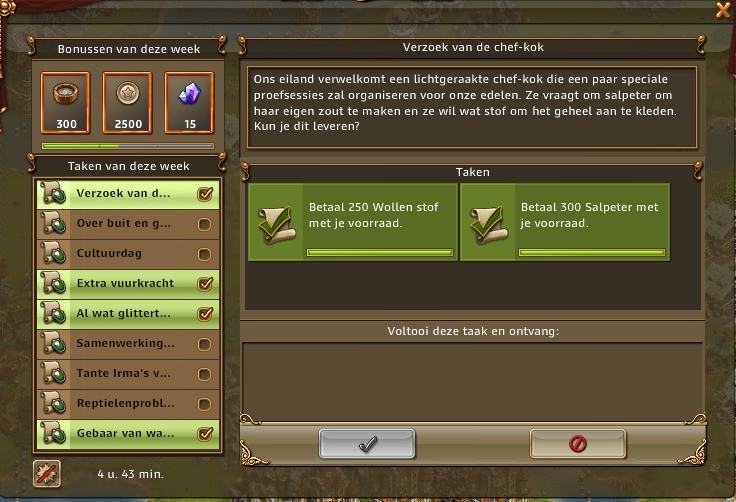The width and height of the screenshot is (736, 502).
Task: Open the 'Reptielenprobl...' task
Action: point(125,404)
